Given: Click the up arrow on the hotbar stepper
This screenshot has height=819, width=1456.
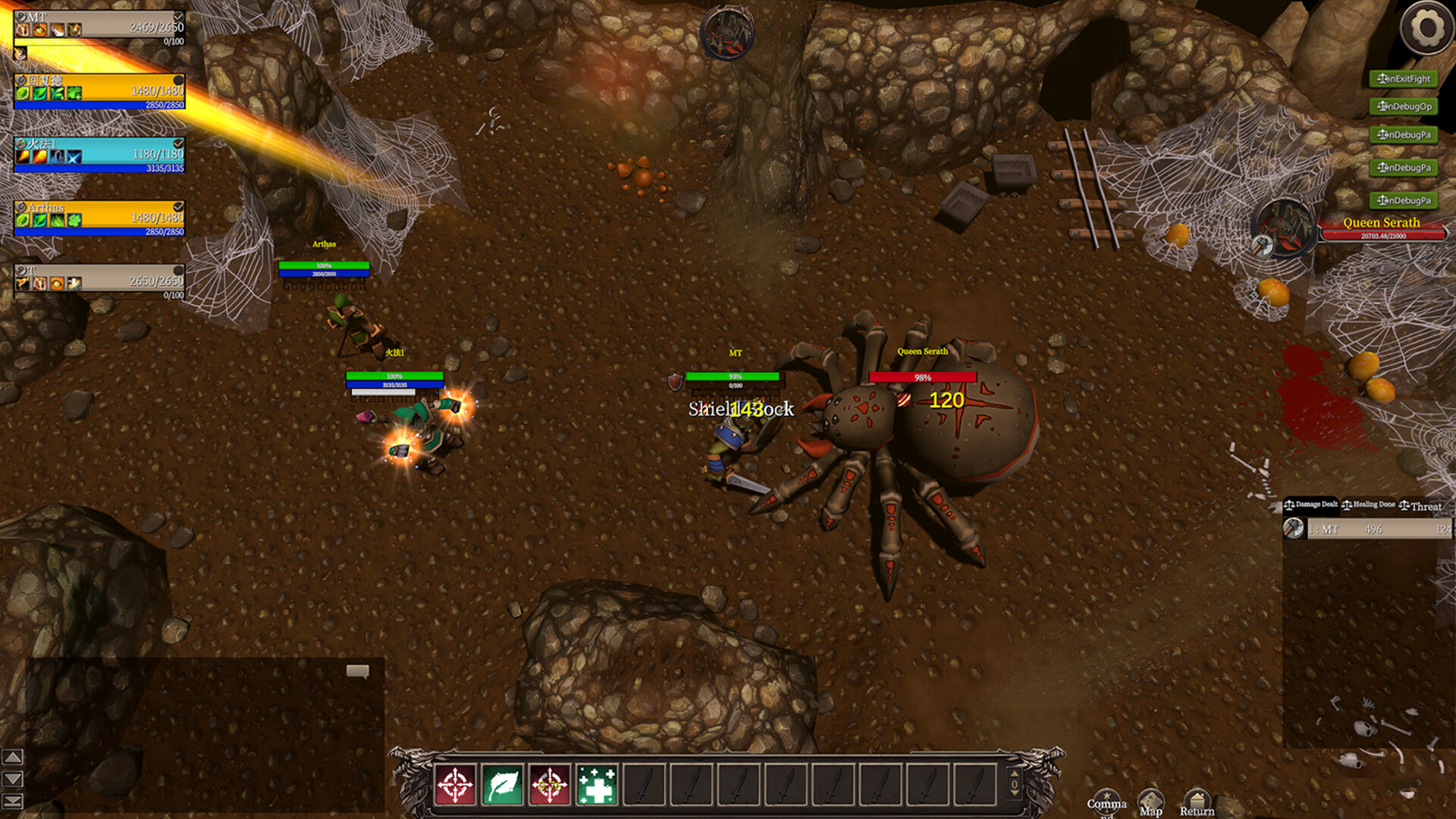Looking at the screenshot, I should tap(1015, 774).
